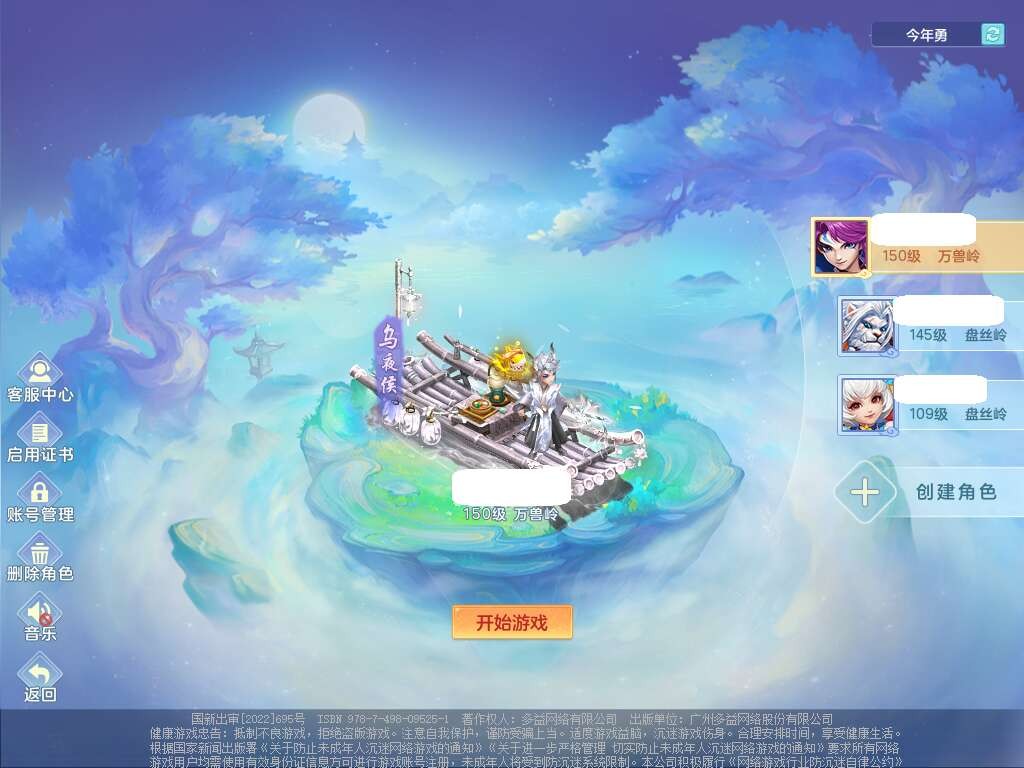Select the level 150 万兽岭 character

pos(915,246)
